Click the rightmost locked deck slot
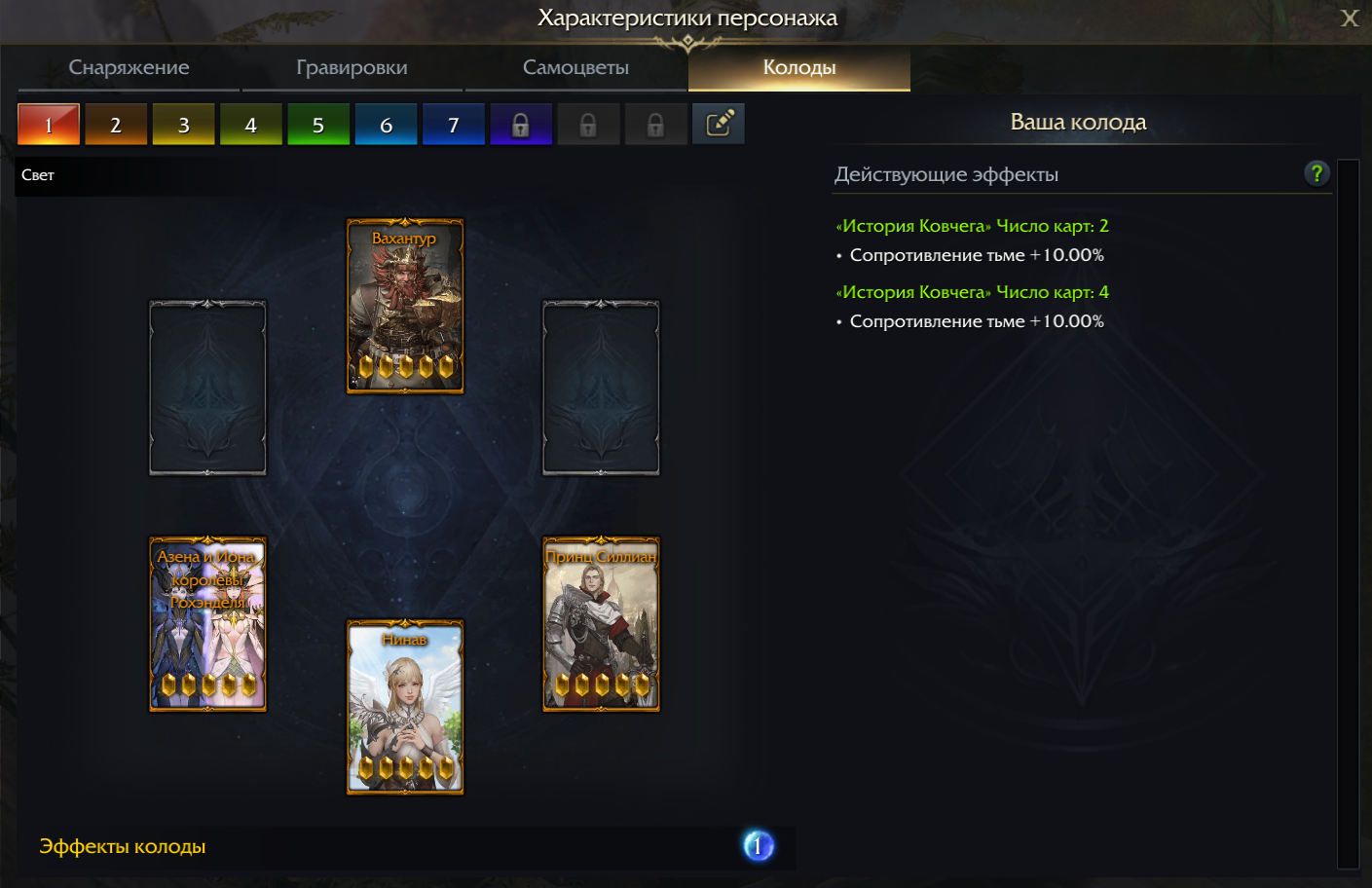 [x=654, y=124]
